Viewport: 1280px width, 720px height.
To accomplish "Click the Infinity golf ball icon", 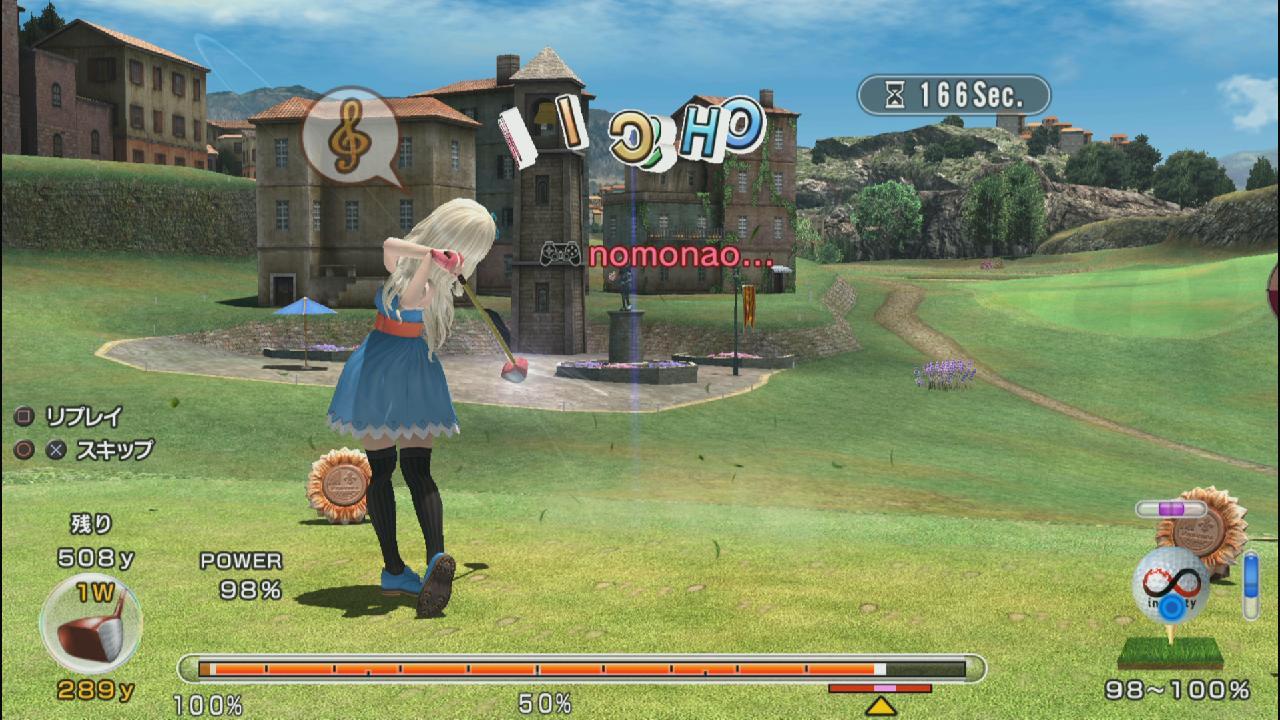I will pos(1170,586).
